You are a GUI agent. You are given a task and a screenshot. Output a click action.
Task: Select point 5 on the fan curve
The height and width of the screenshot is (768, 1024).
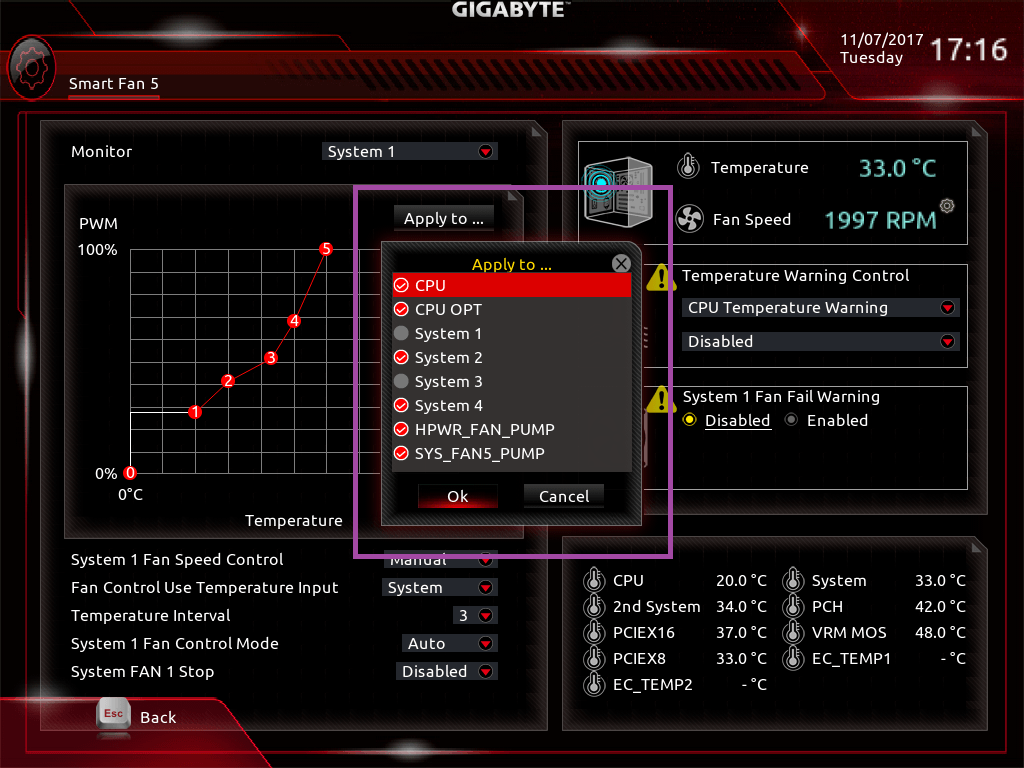click(x=325, y=248)
